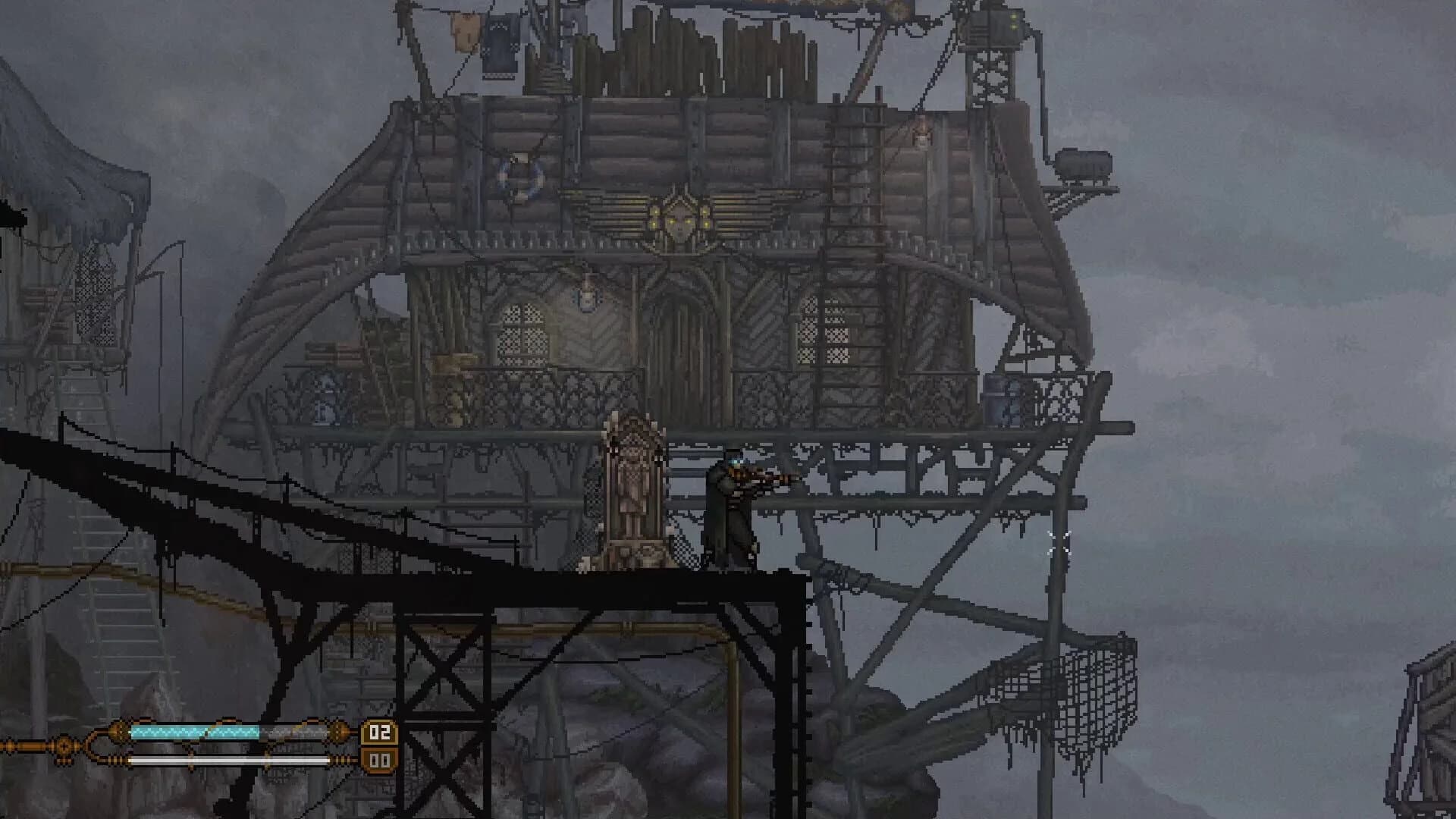Viewport: 1456px width, 819px height.
Task: Click the counter displaying 00 below the ammo
Action: (x=379, y=759)
